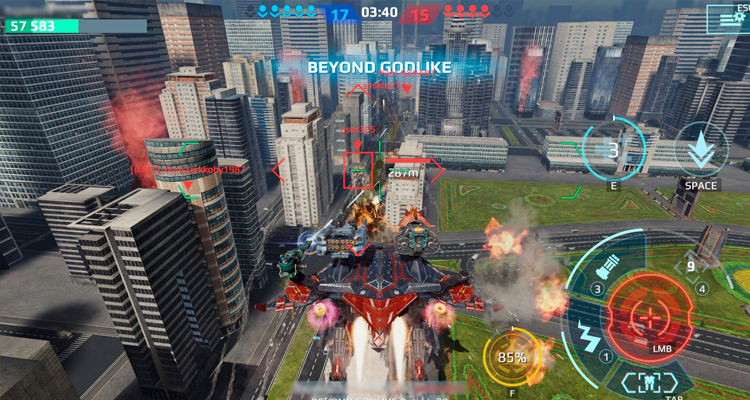Trigger the yellow 85% charged ability
The height and width of the screenshot is (400, 750).
click(513, 357)
